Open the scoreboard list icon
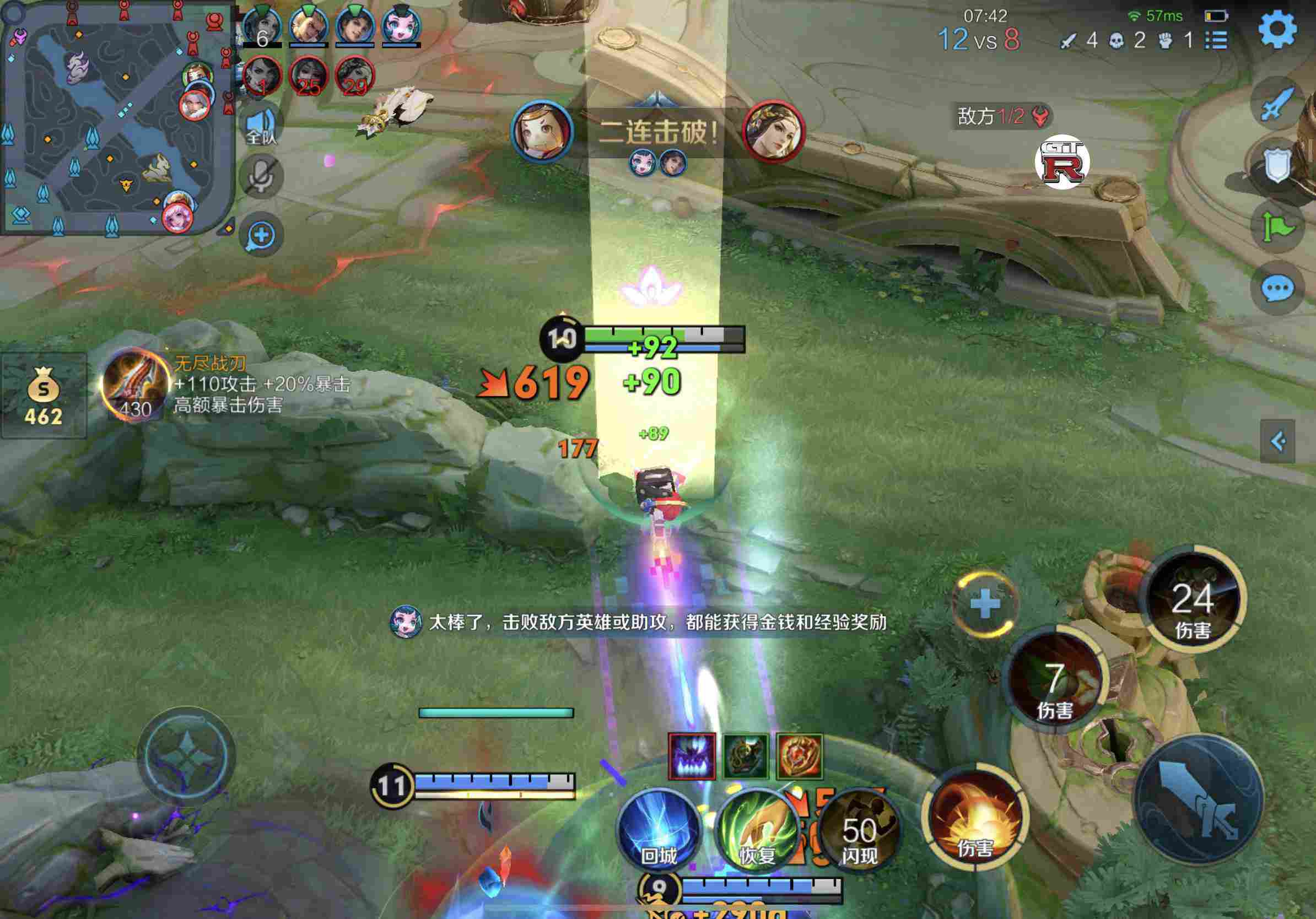Image resolution: width=1316 pixels, height=919 pixels. pos(1216,40)
